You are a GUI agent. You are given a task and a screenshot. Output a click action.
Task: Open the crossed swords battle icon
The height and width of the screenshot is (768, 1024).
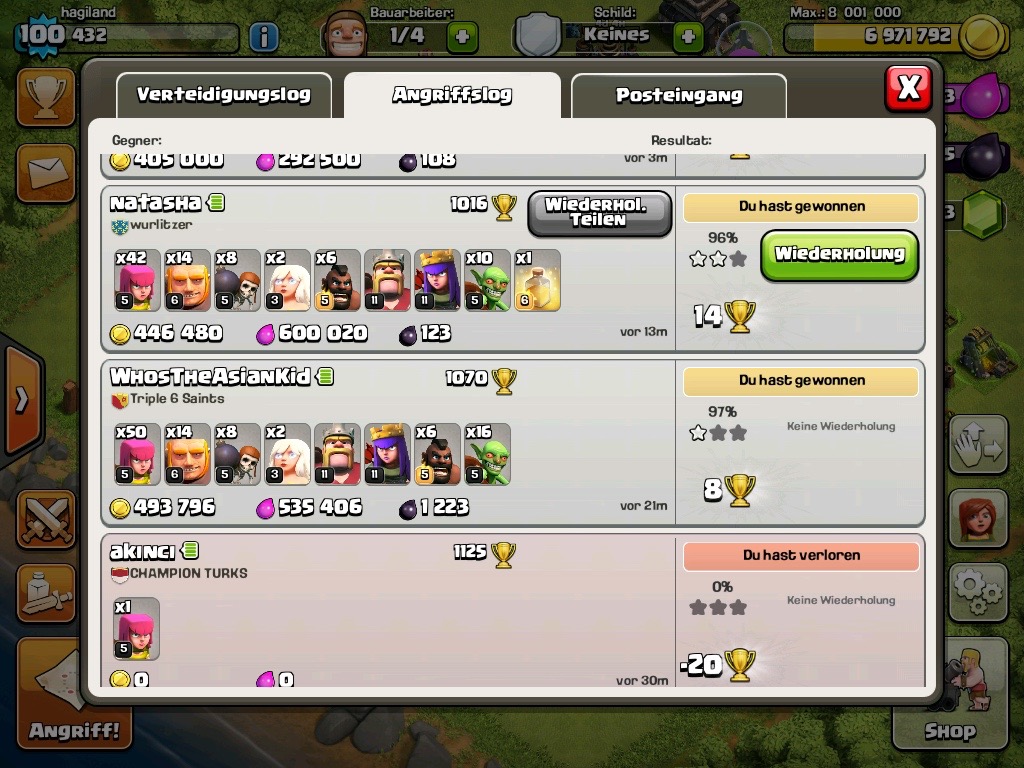[x=45, y=520]
